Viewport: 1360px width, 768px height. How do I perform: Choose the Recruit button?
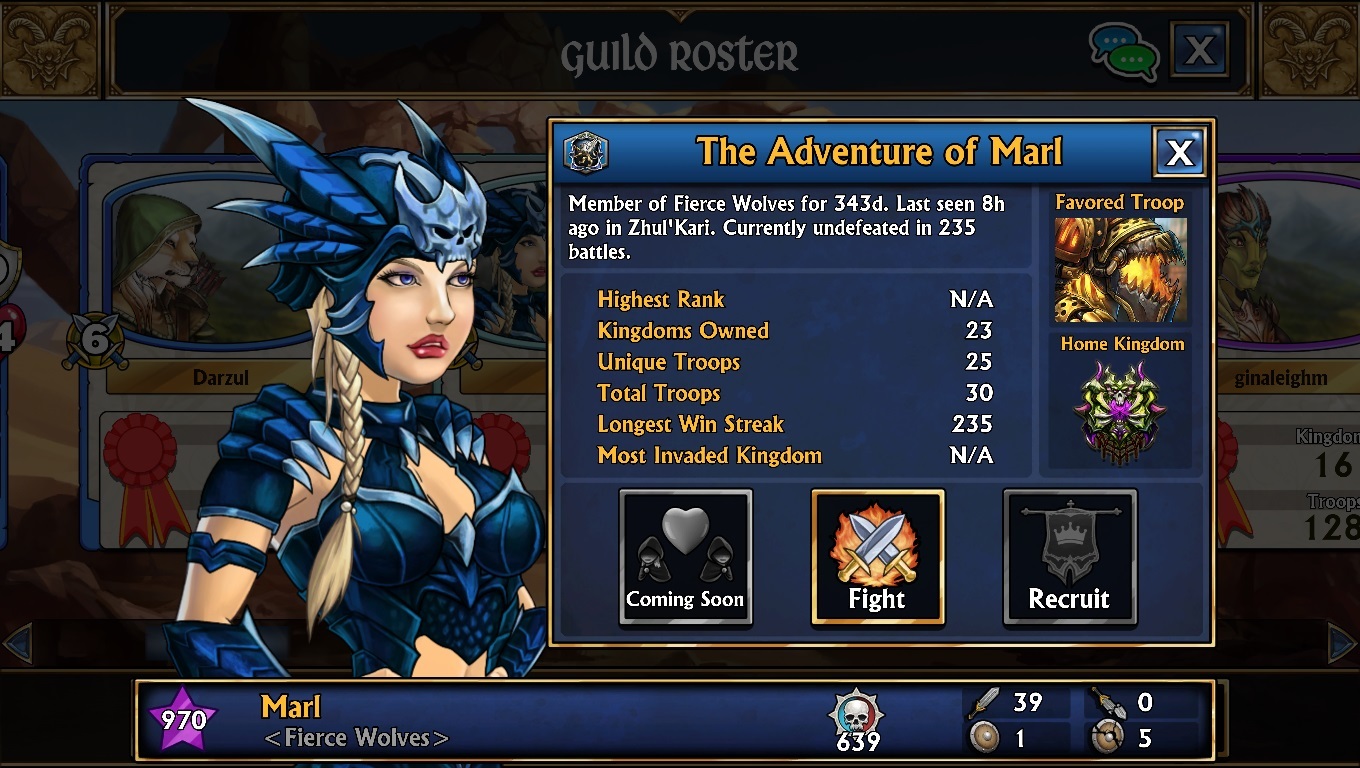1069,557
